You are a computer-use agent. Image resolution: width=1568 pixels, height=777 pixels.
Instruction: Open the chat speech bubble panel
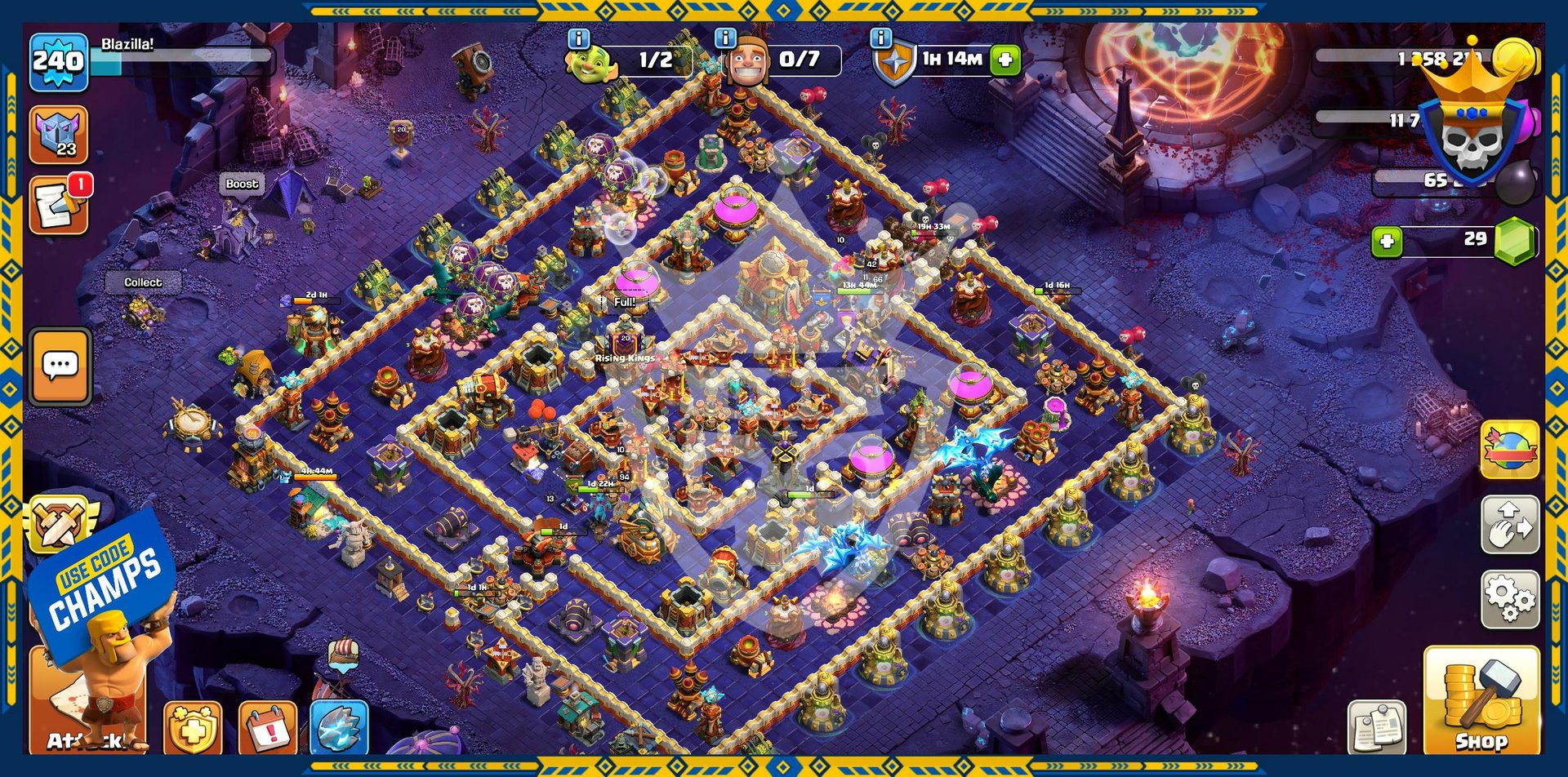[60, 366]
